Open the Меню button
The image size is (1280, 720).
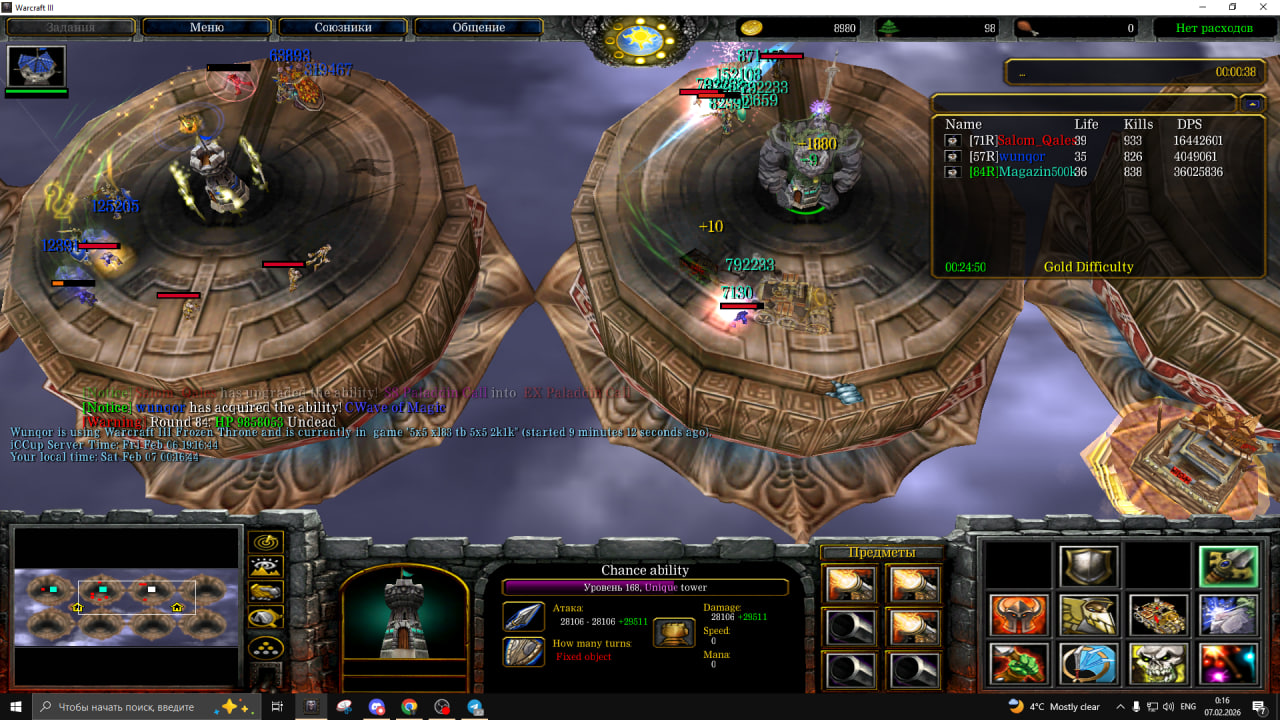[206, 27]
